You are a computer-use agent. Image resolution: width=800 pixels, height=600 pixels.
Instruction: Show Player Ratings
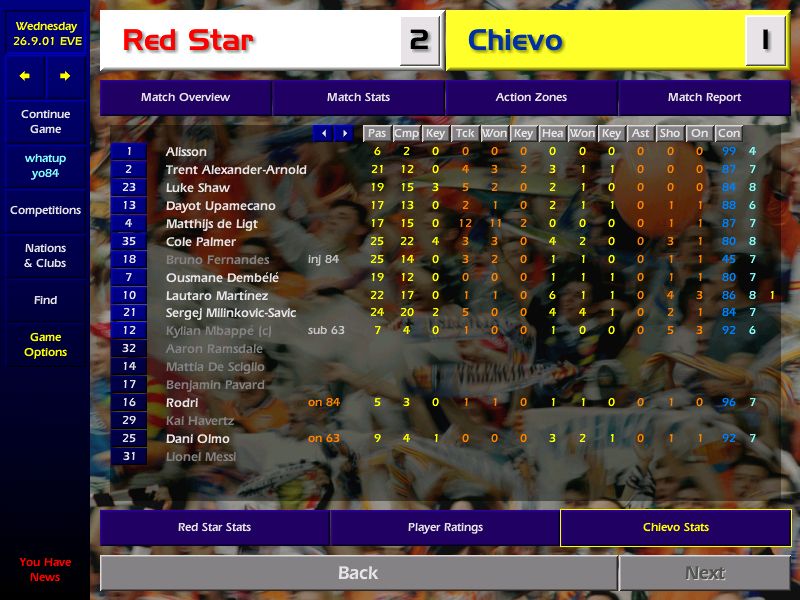(x=445, y=527)
